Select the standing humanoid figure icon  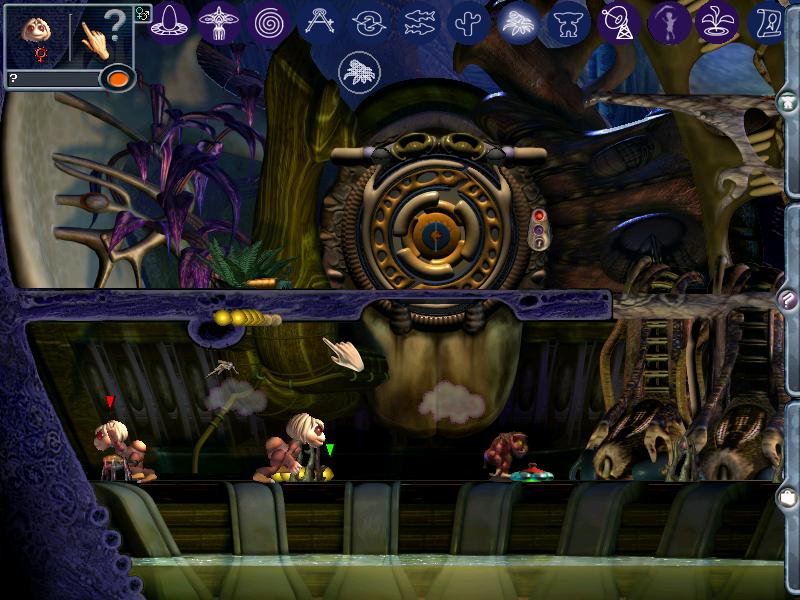[x=666, y=21]
